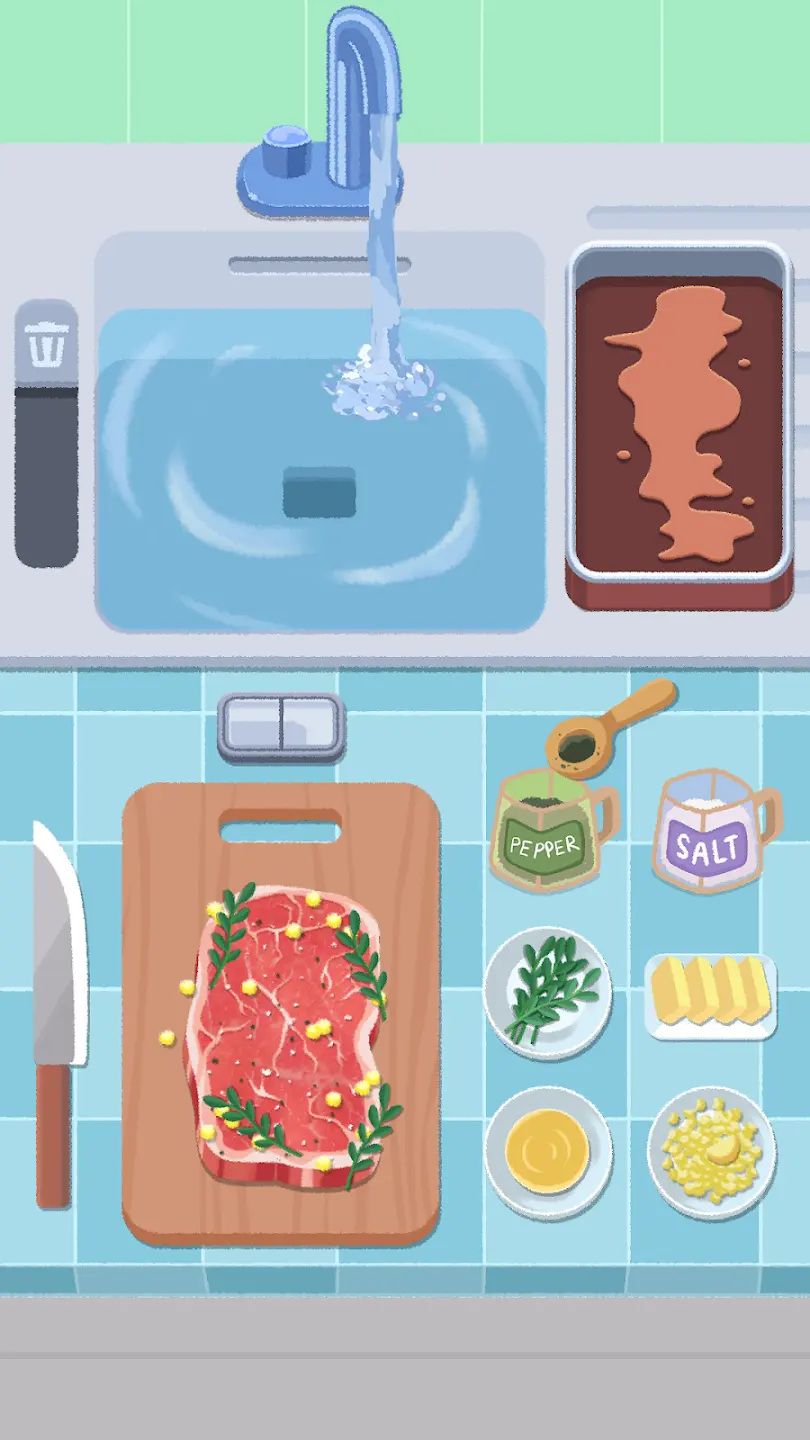Pick the minced garlic plate
The height and width of the screenshot is (1440, 810).
(x=711, y=1151)
